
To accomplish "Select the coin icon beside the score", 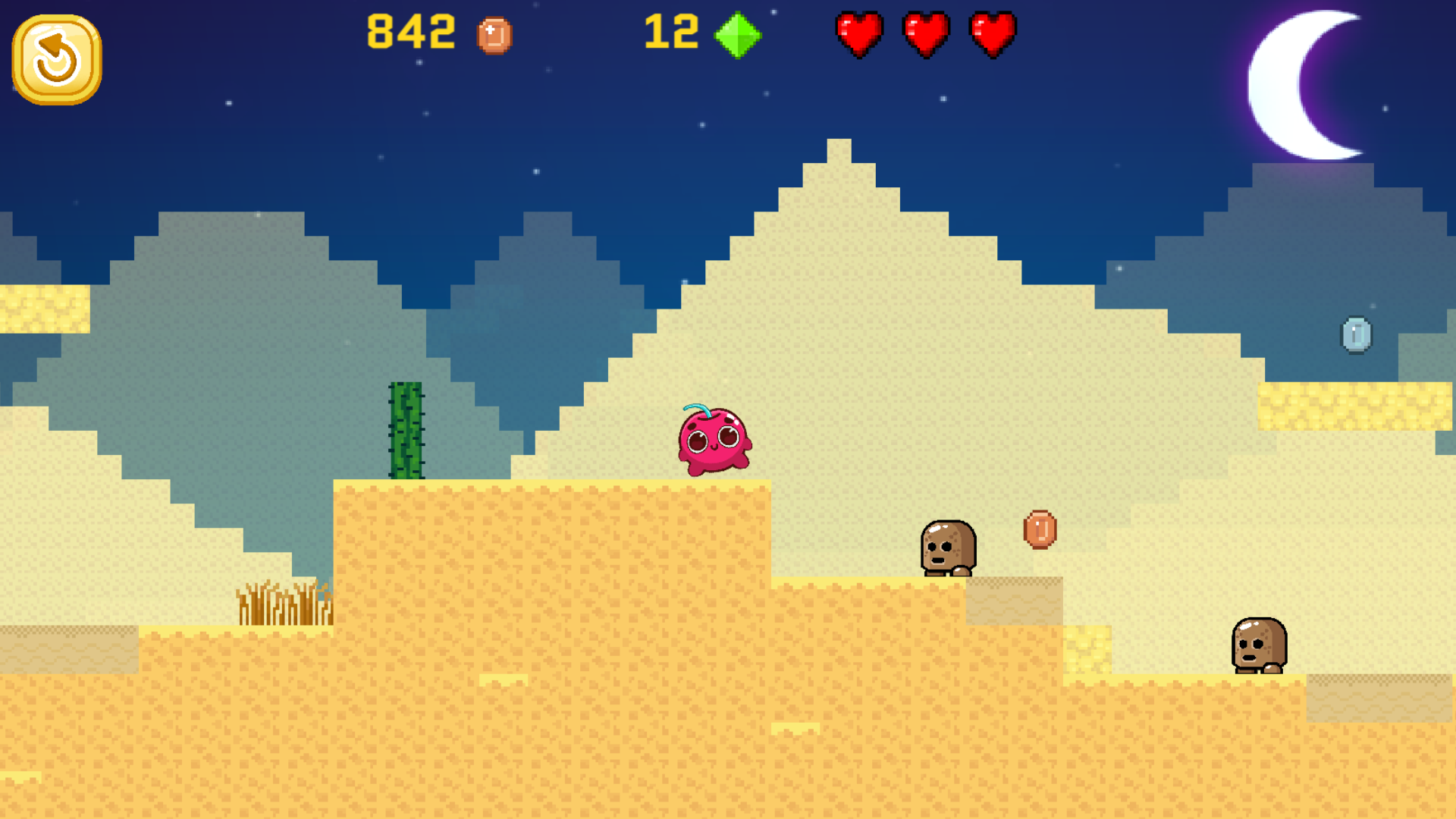I will coord(494,34).
